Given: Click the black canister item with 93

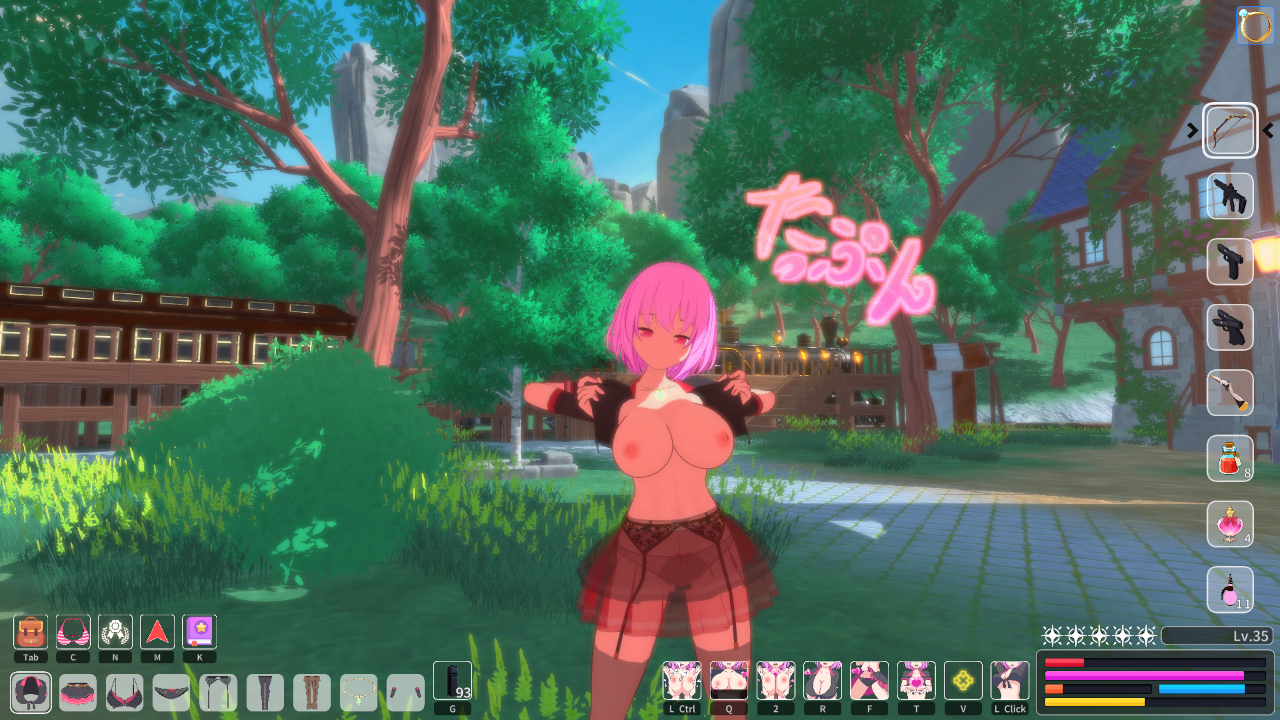Looking at the screenshot, I should tap(452, 681).
